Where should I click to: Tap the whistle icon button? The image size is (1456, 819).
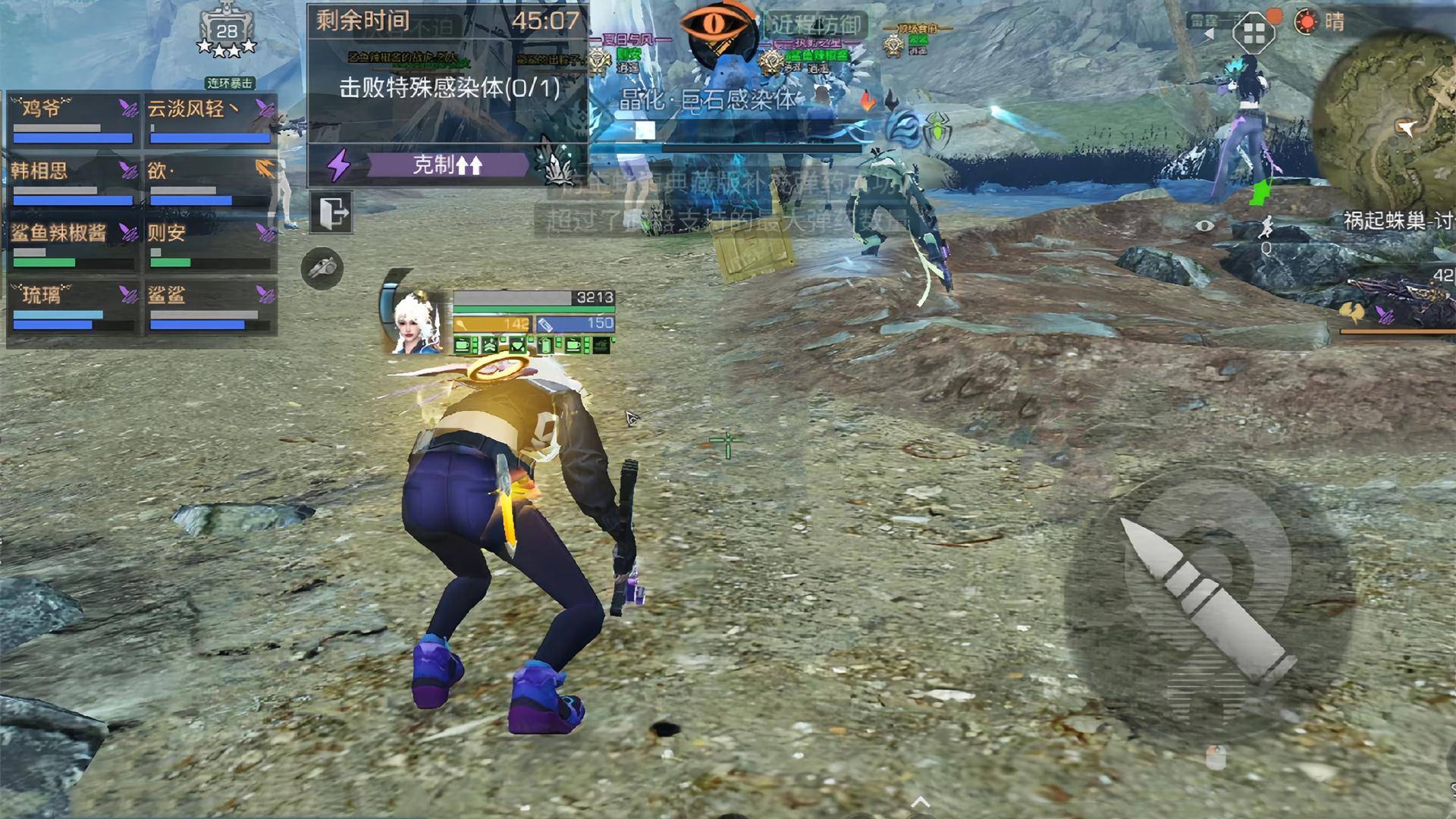coord(322,268)
